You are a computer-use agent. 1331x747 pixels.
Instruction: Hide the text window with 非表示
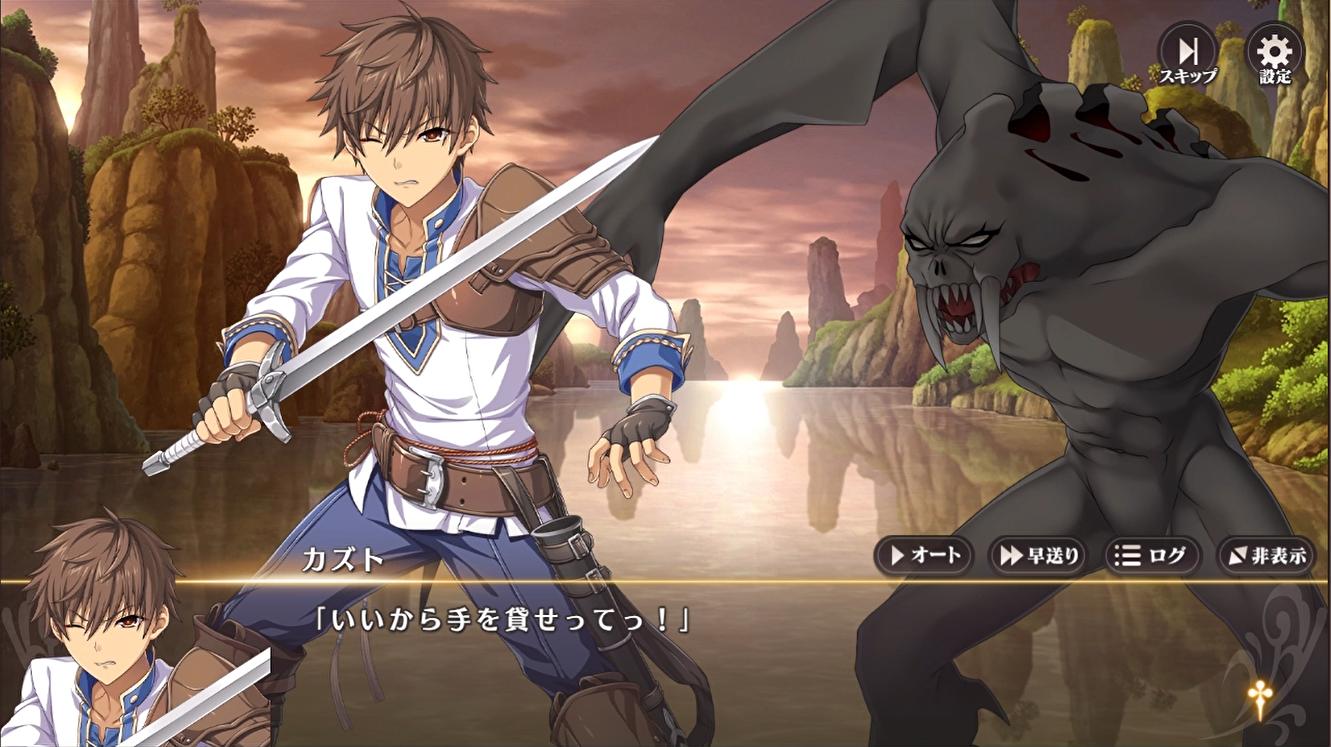click(x=1266, y=556)
